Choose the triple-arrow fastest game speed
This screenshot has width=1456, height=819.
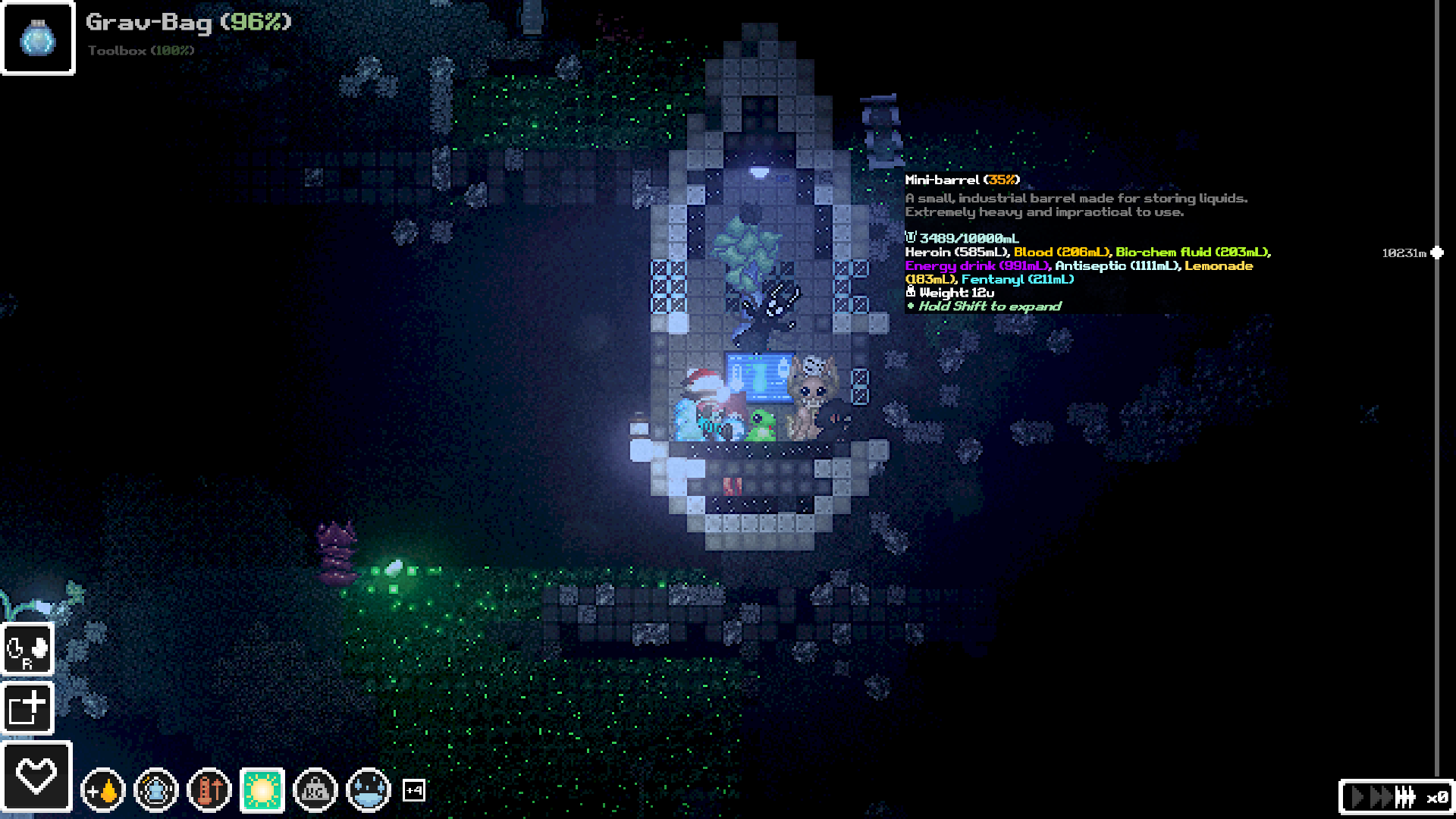click(x=1405, y=798)
